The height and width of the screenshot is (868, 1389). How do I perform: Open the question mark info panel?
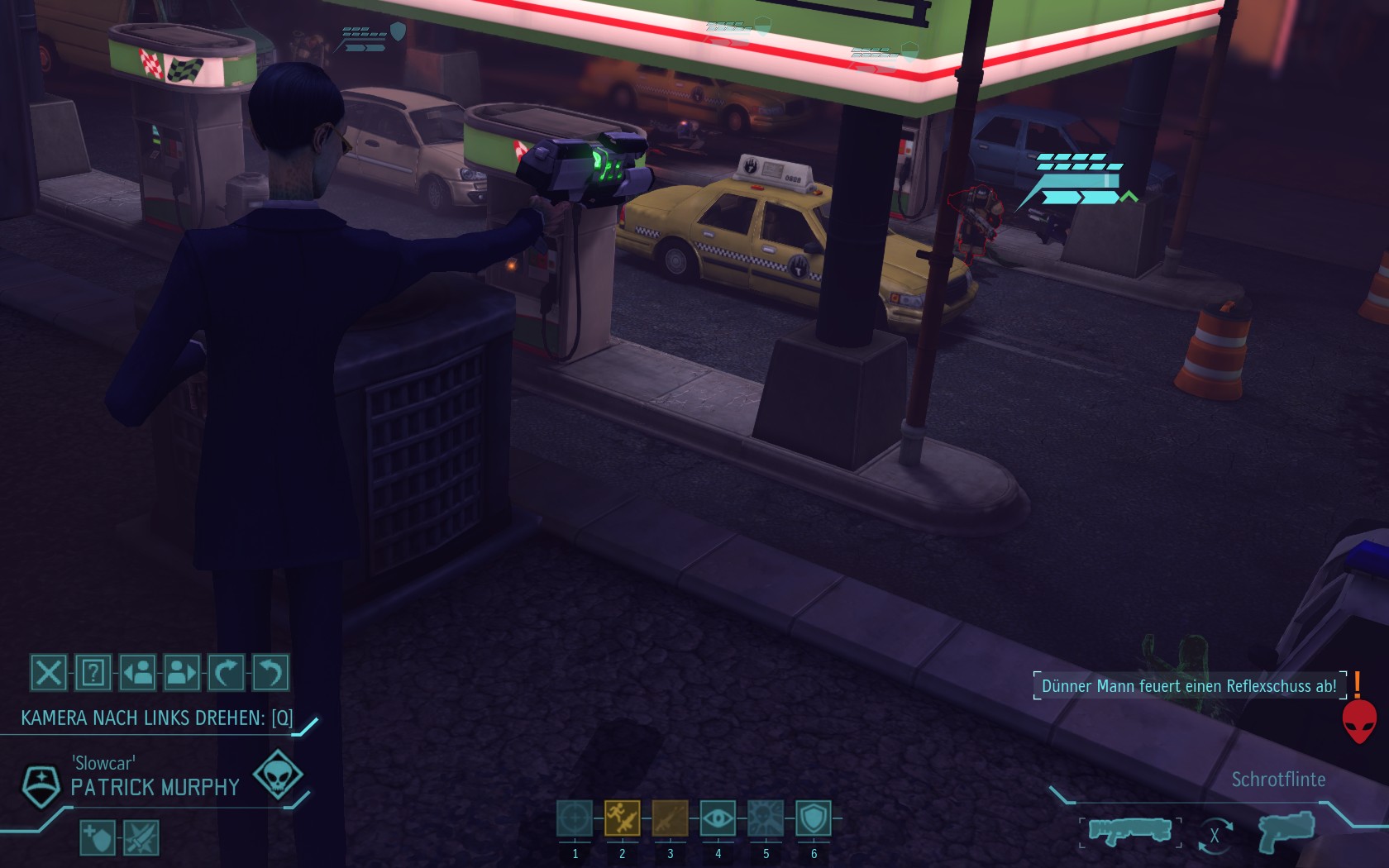coord(93,673)
